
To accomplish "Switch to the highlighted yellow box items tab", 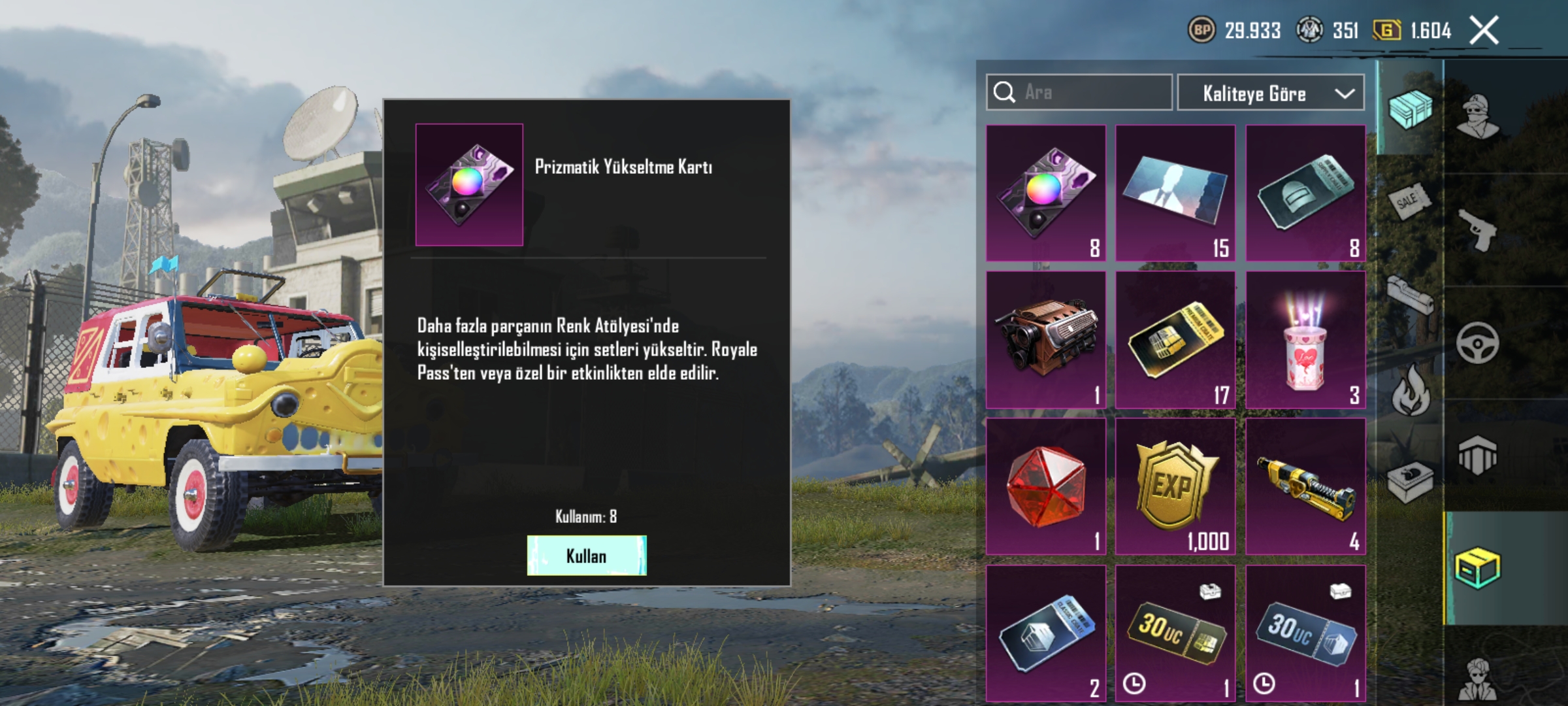I will pyautogui.click(x=1478, y=567).
